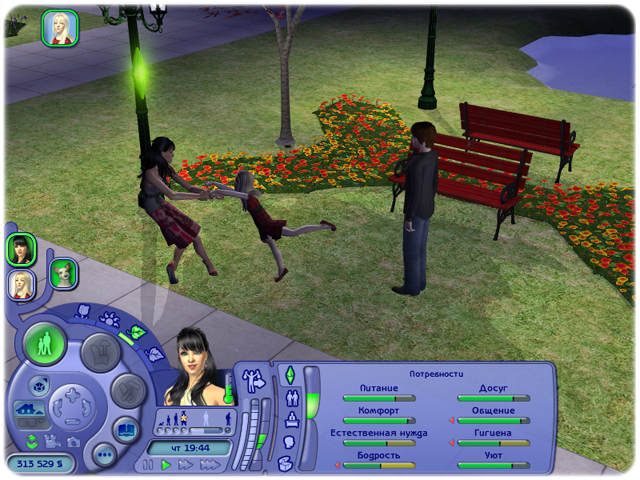Set game speed to triple fast-forward
Image resolution: width=640 pixels, height=480 pixels.
(x=209, y=465)
